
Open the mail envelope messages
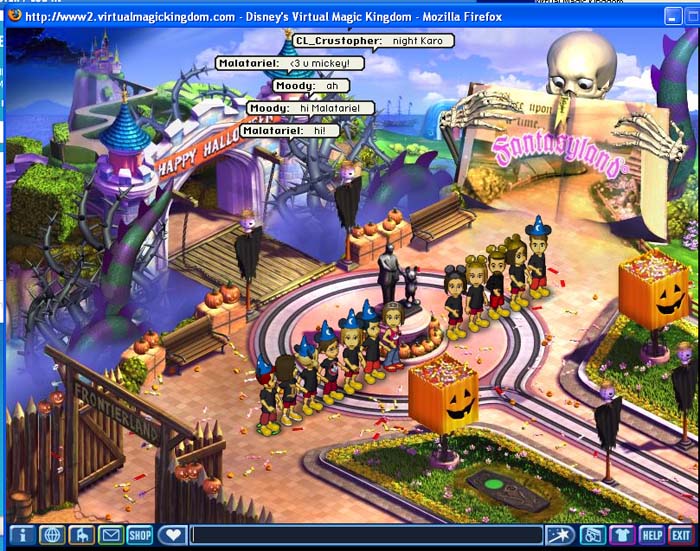pyautogui.click(x=110, y=535)
